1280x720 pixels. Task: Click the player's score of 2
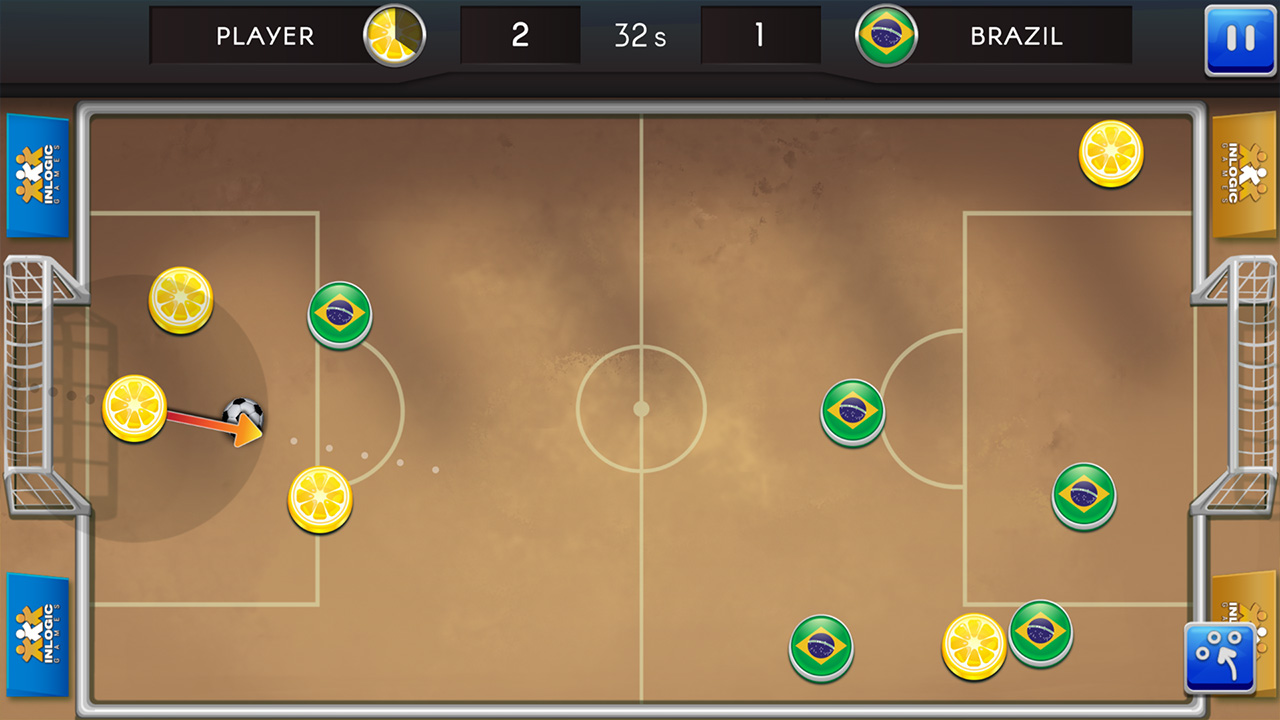[x=520, y=34]
